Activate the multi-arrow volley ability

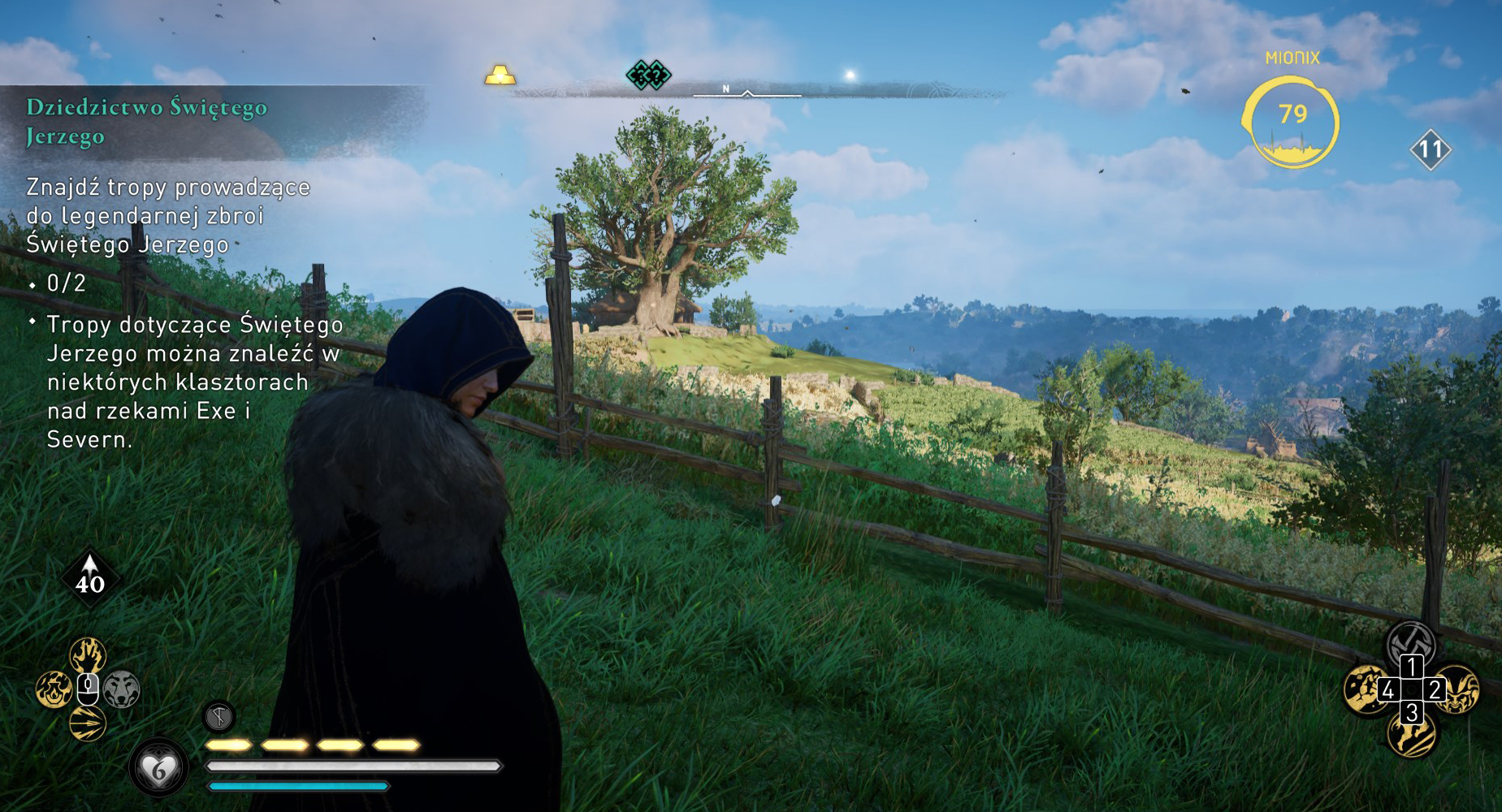coord(88,723)
